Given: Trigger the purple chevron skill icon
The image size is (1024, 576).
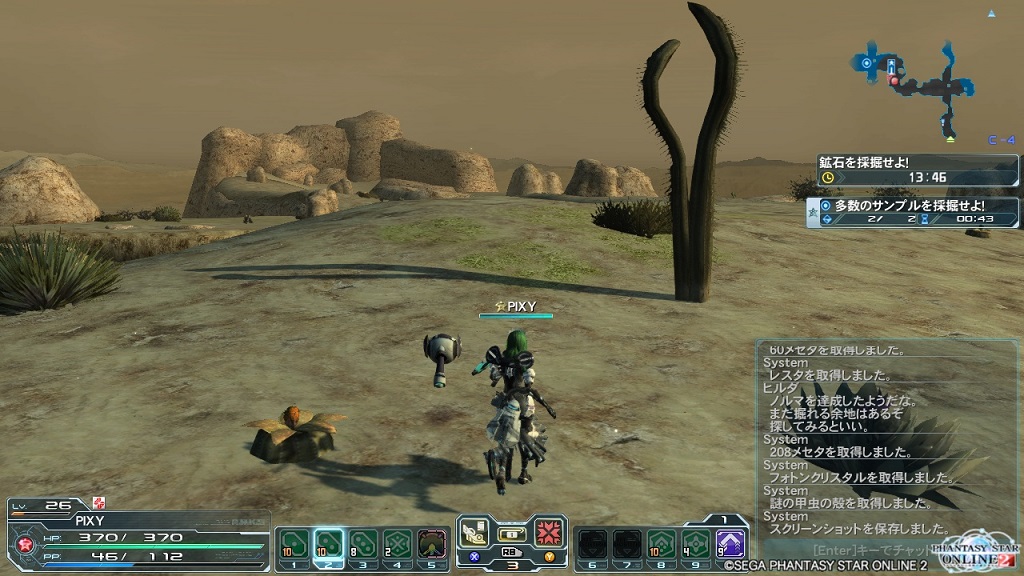Looking at the screenshot, I should (x=731, y=543).
